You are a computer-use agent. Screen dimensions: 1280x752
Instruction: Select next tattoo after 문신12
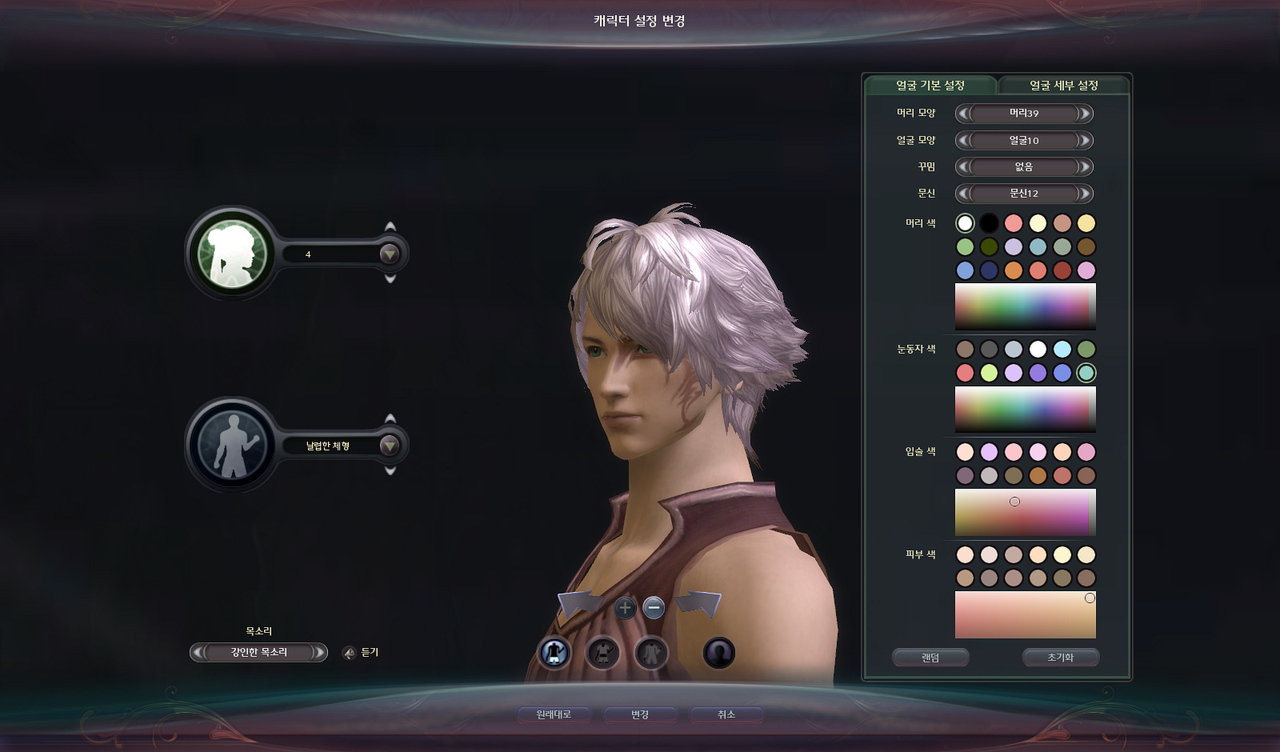pos(1086,193)
